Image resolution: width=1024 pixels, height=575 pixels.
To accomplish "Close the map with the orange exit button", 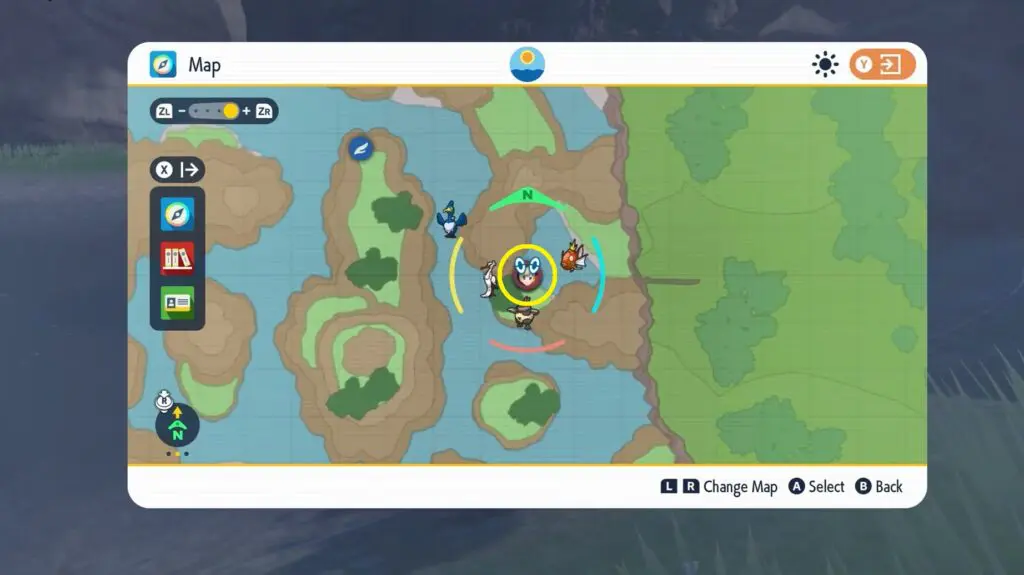I will [x=883, y=65].
